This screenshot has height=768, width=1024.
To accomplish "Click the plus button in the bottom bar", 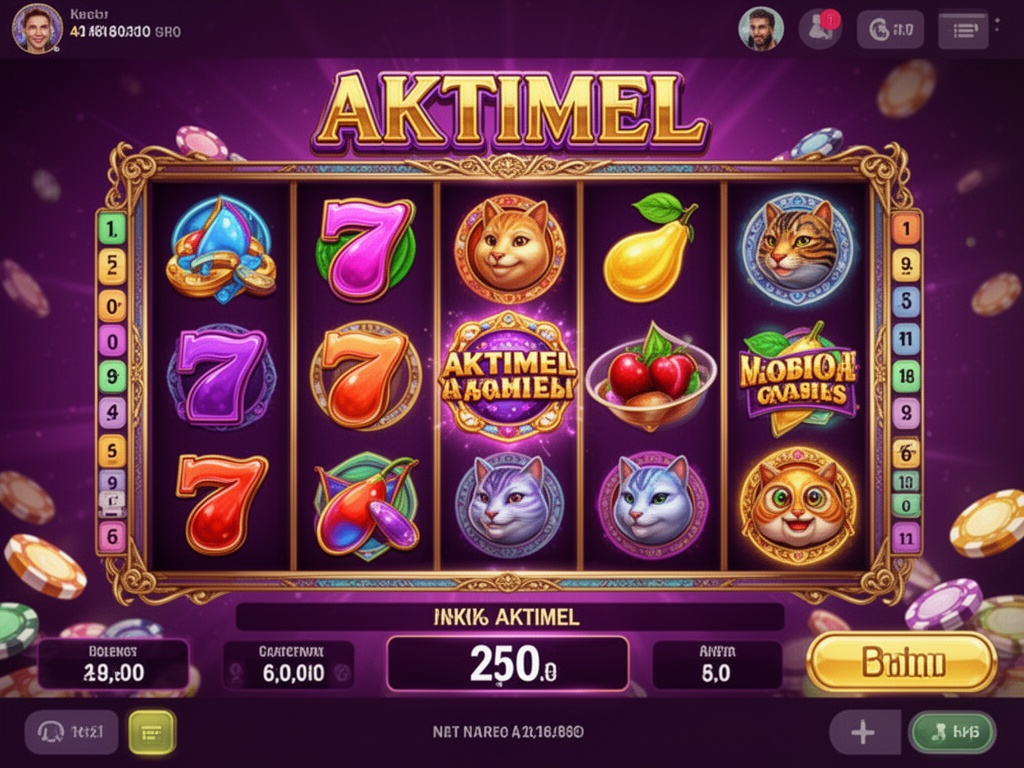I will point(863,733).
